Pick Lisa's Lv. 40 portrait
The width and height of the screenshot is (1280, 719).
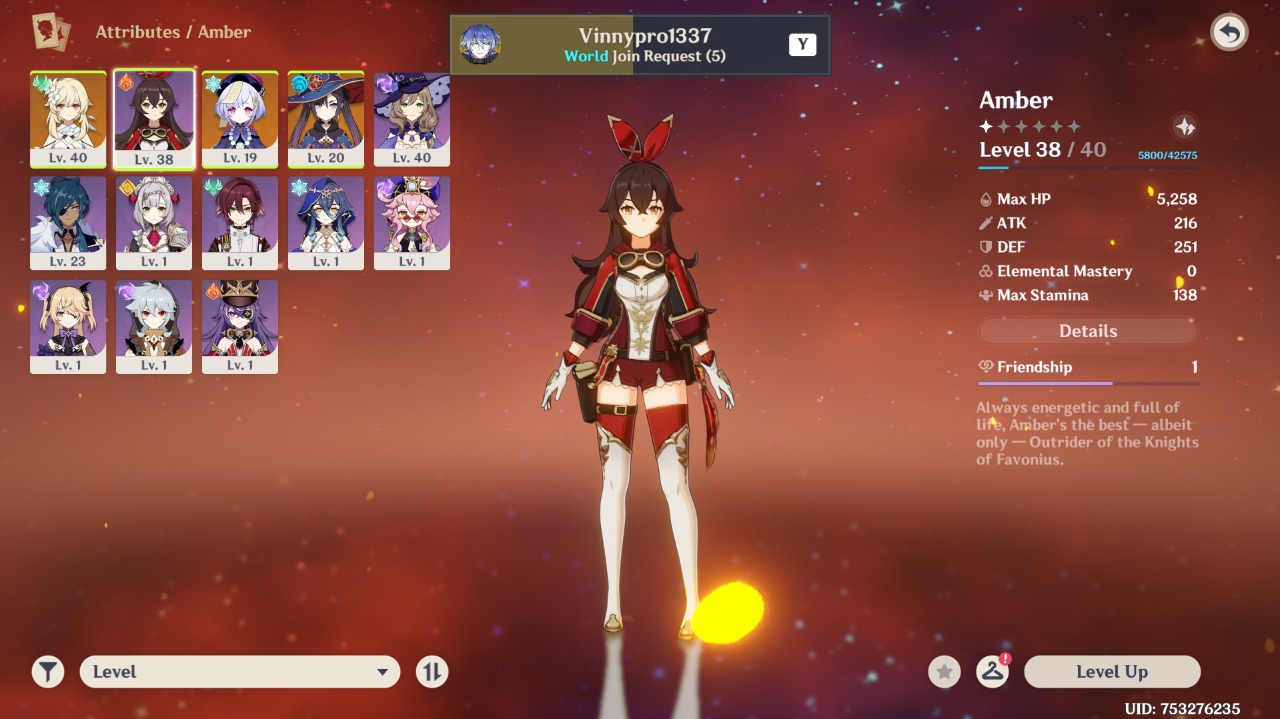coord(412,119)
